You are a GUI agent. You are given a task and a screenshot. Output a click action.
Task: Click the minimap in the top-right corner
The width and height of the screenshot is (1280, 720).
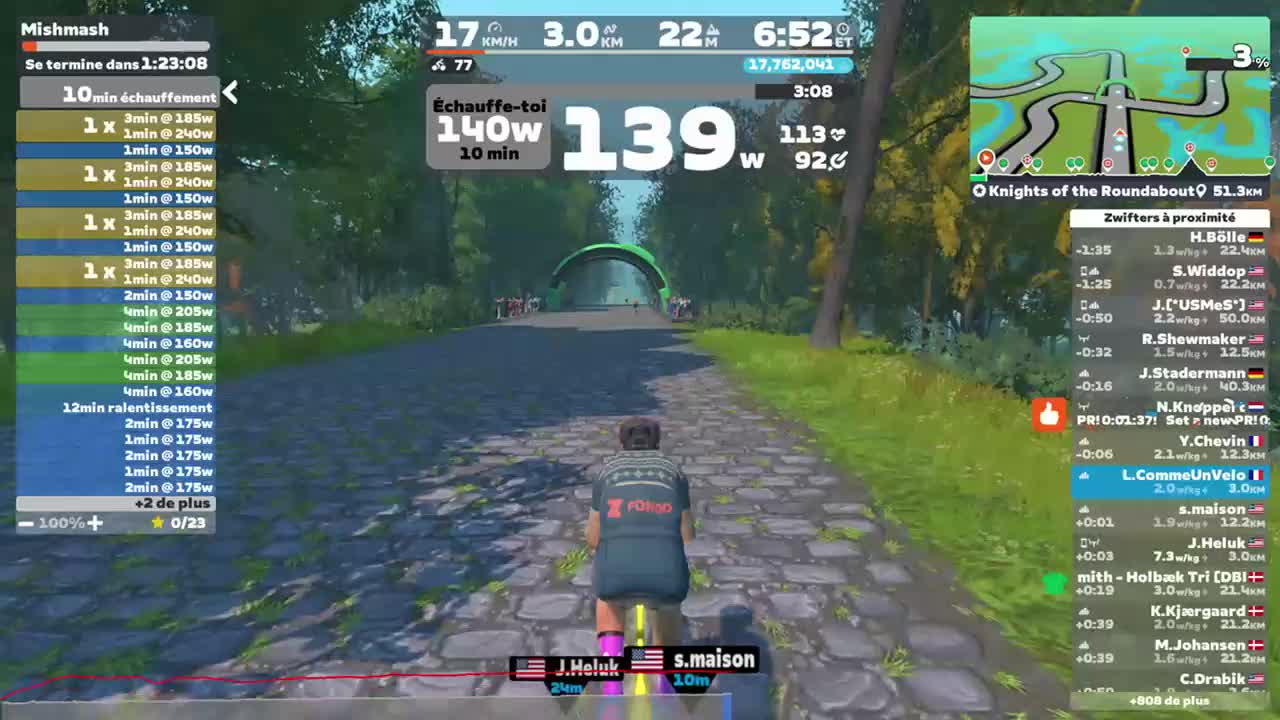(1120, 95)
